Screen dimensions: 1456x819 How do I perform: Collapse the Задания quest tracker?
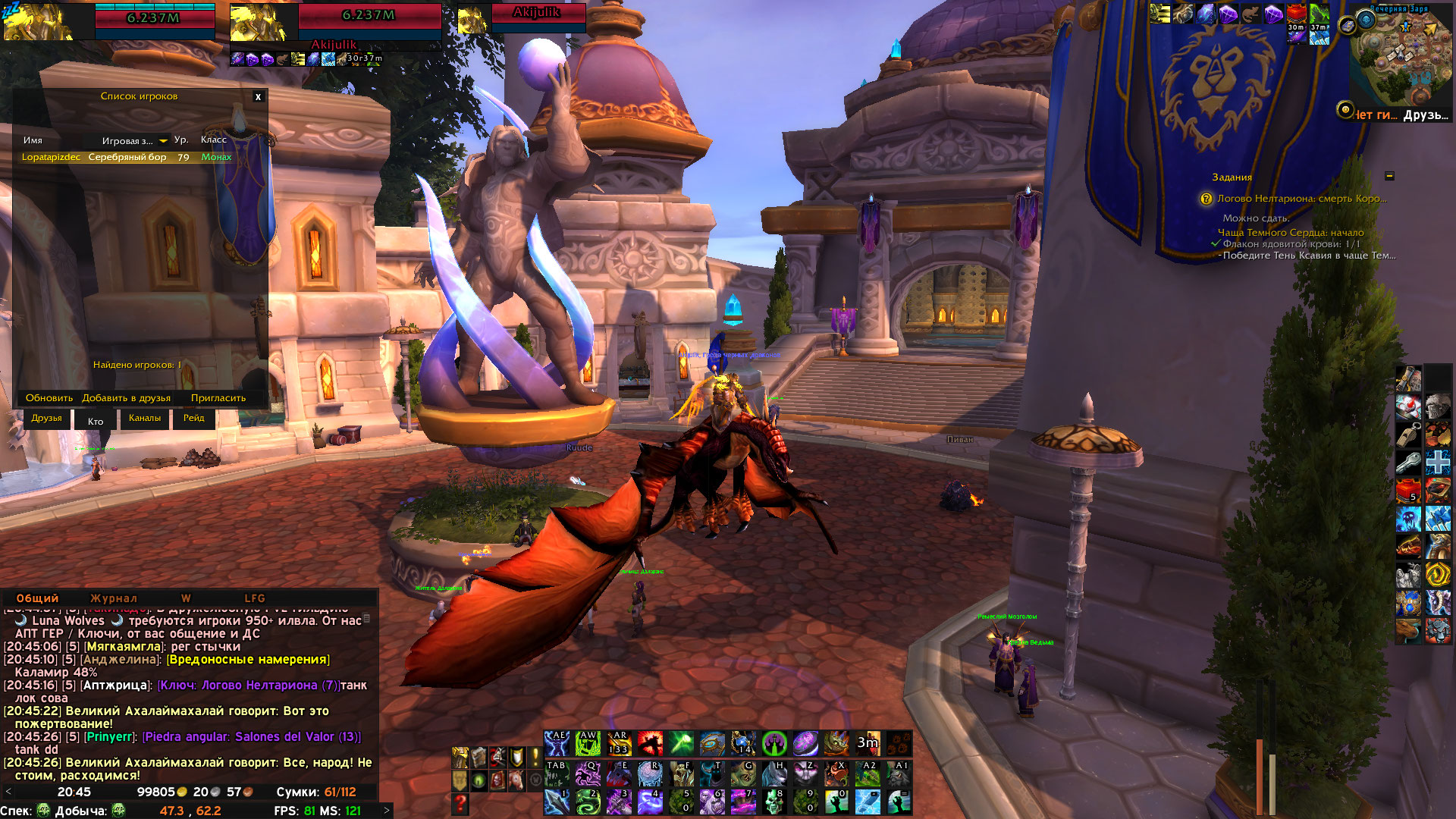[1389, 176]
